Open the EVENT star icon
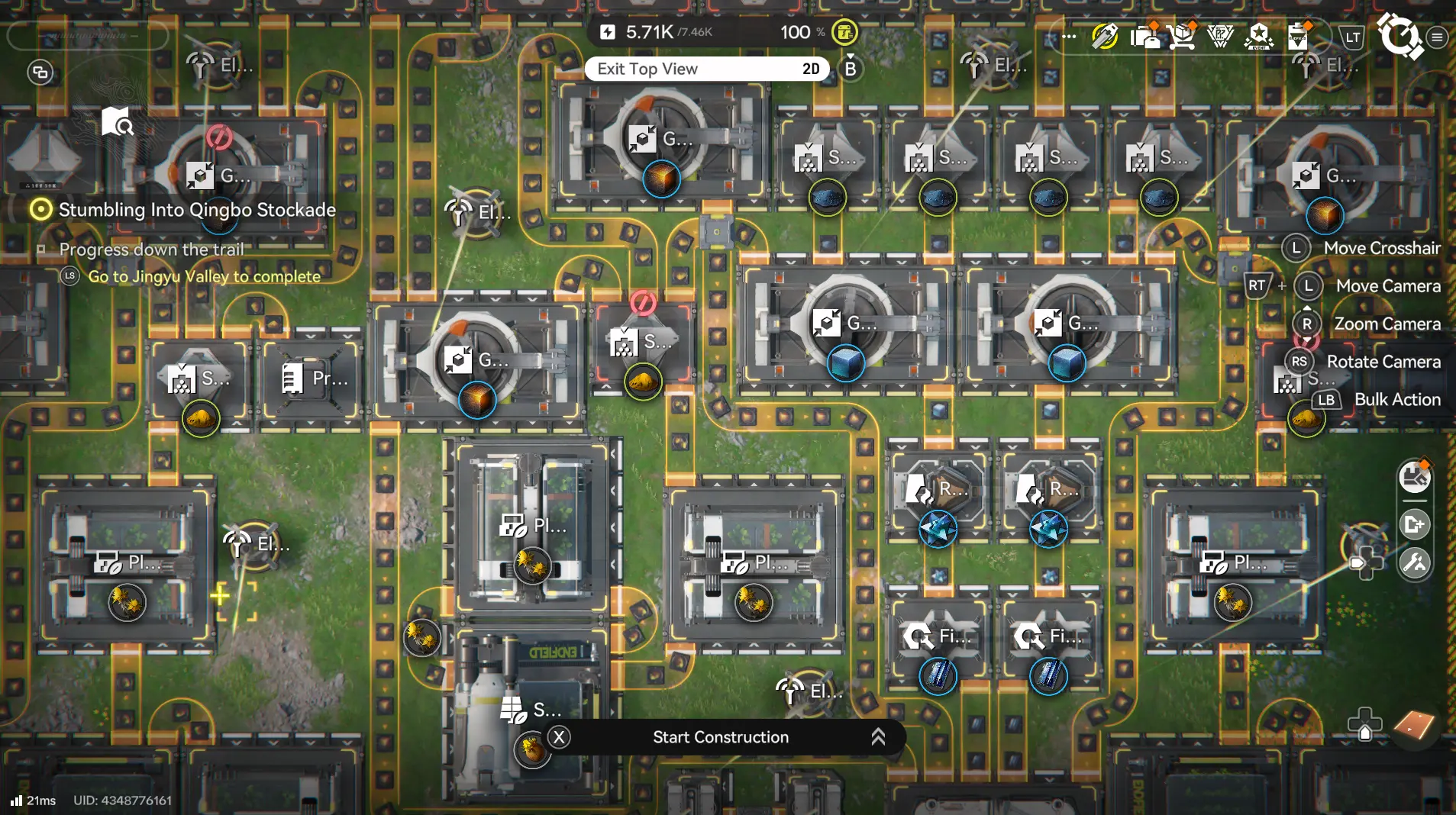The width and height of the screenshot is (1456, 815). (x=1260, y=36)
